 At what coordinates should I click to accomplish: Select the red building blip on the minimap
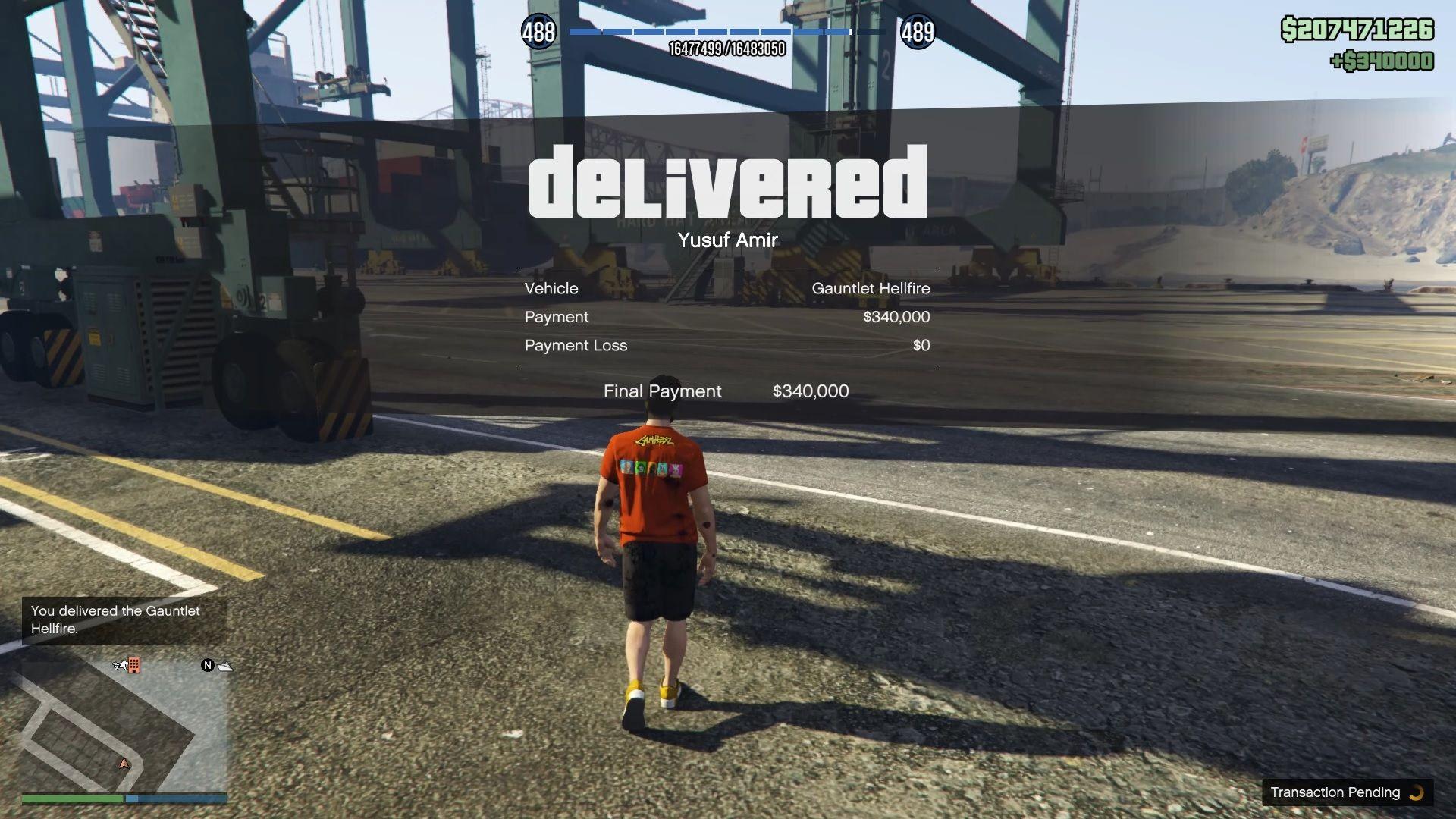click(134, 666)
